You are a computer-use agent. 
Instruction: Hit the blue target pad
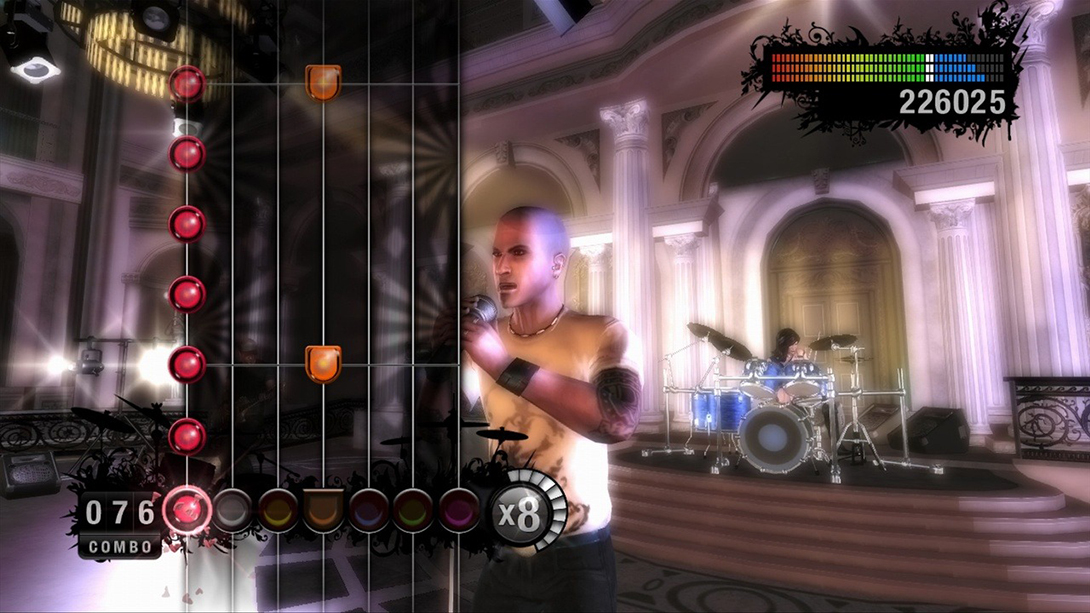369,511
